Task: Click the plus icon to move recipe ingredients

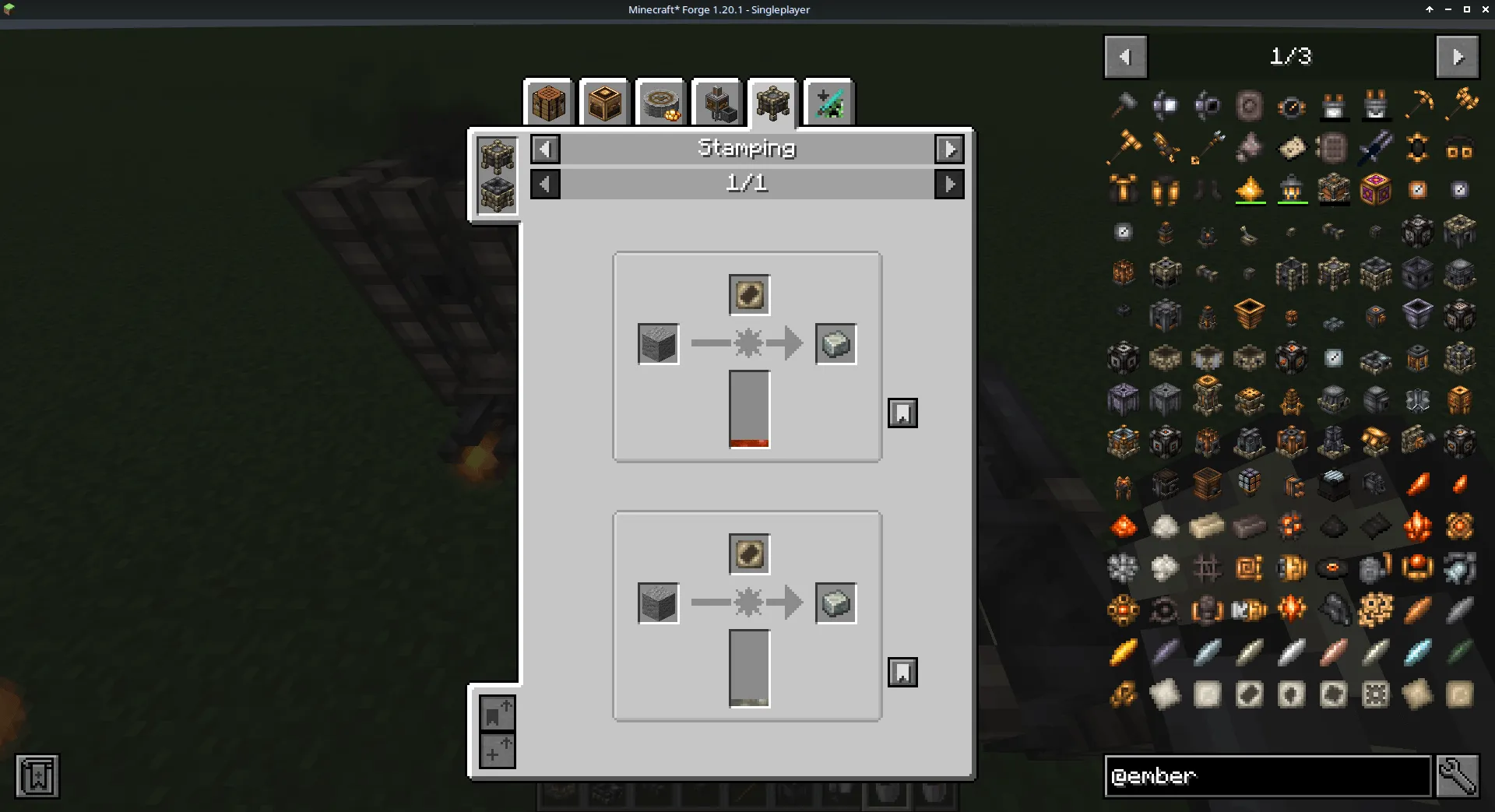Action: (x=498, y=751)
